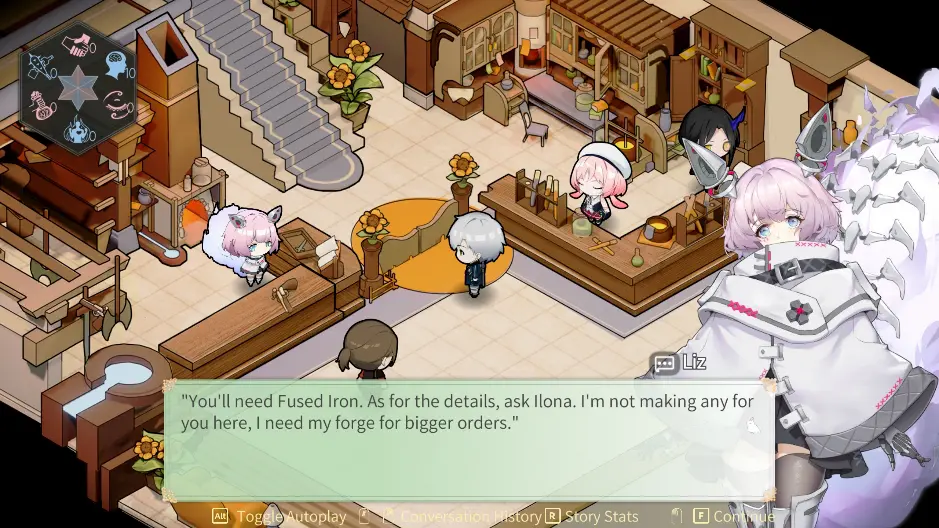939x528 pixels.
Task: Select the handshake stat icon
Action: pos(74,46)
